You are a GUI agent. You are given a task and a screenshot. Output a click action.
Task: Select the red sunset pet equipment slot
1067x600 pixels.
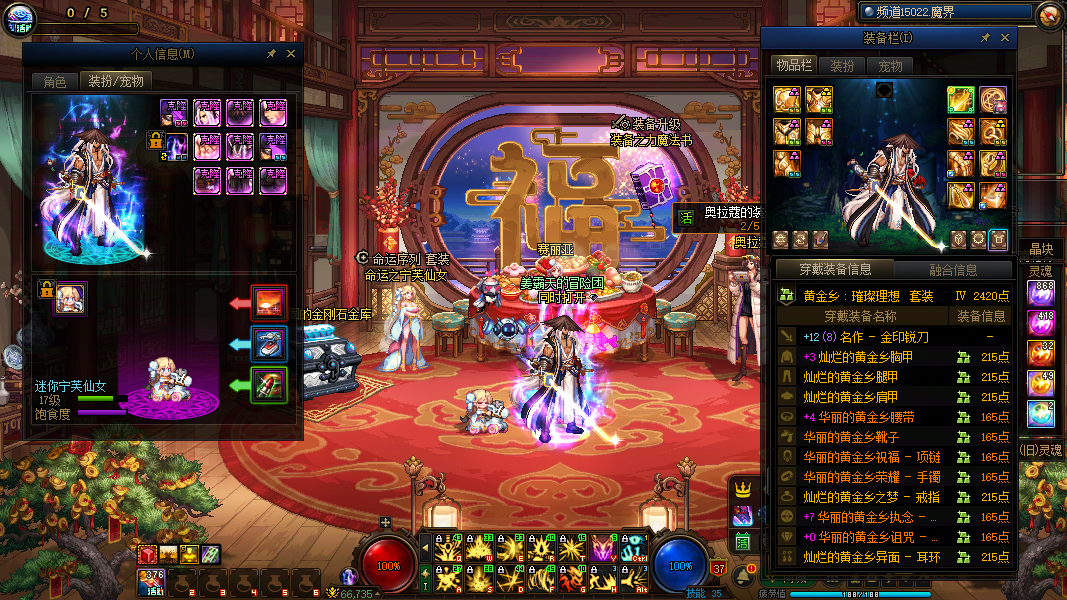tap(269, 303)
